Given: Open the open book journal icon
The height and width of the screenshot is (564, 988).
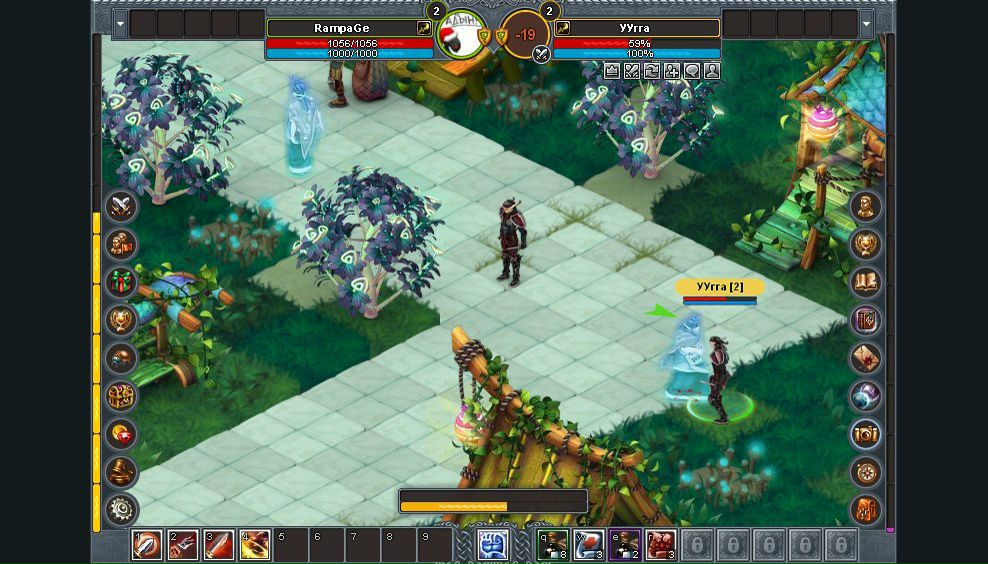Looking at the screenshot, I should [865, 282].
